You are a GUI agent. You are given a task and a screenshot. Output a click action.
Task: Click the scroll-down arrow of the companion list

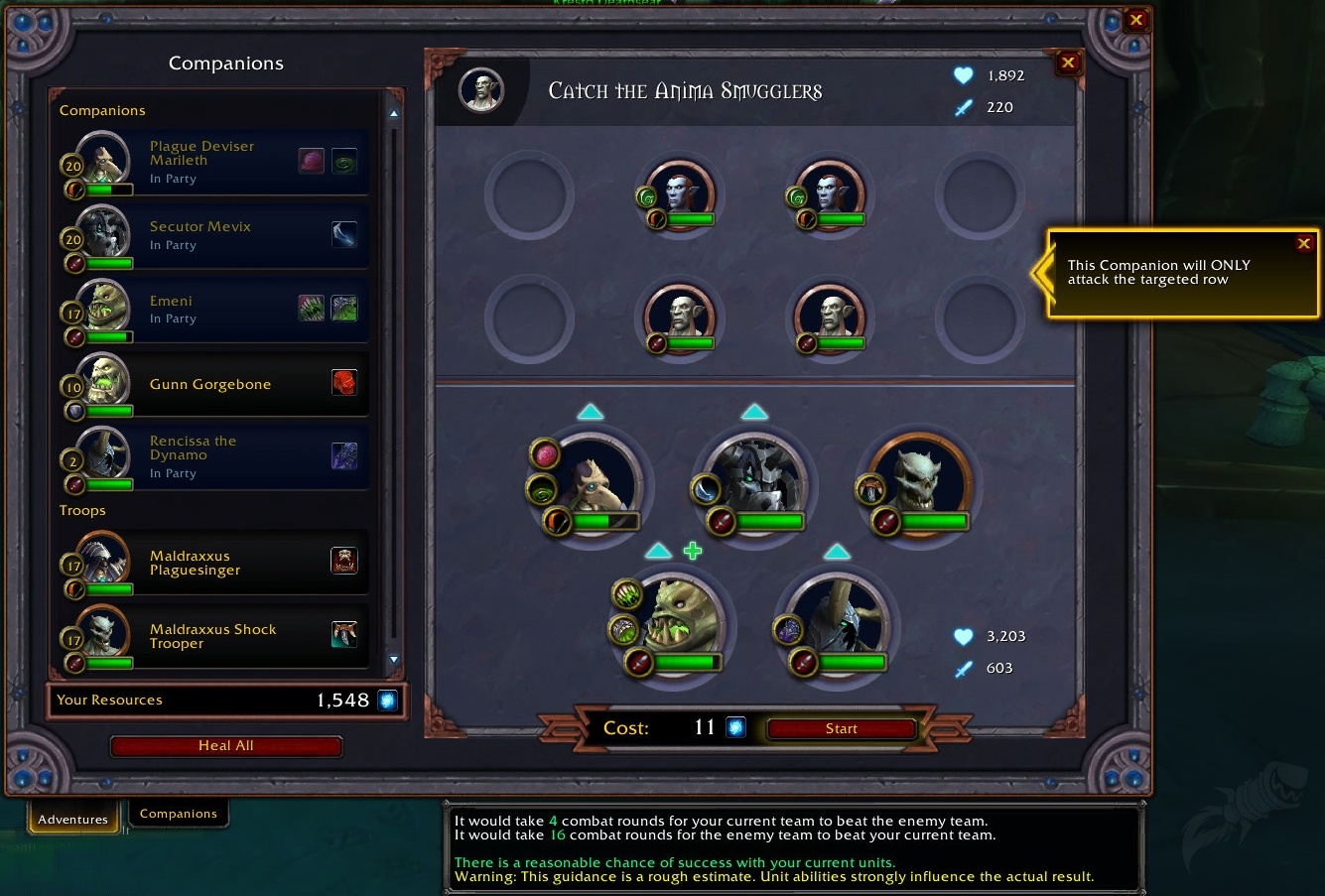point(394,659)
